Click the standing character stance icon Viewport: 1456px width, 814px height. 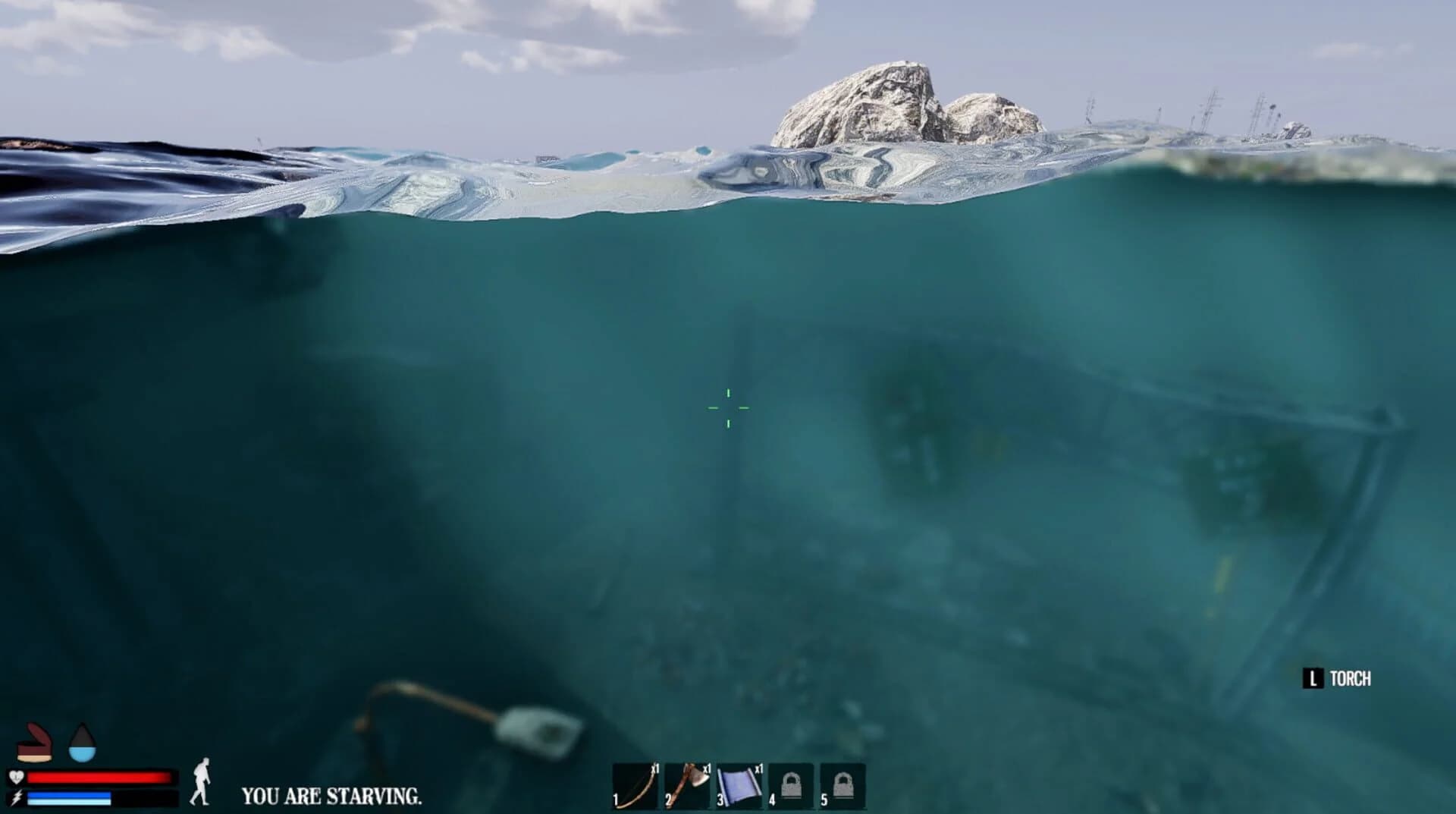pos(203,781)
